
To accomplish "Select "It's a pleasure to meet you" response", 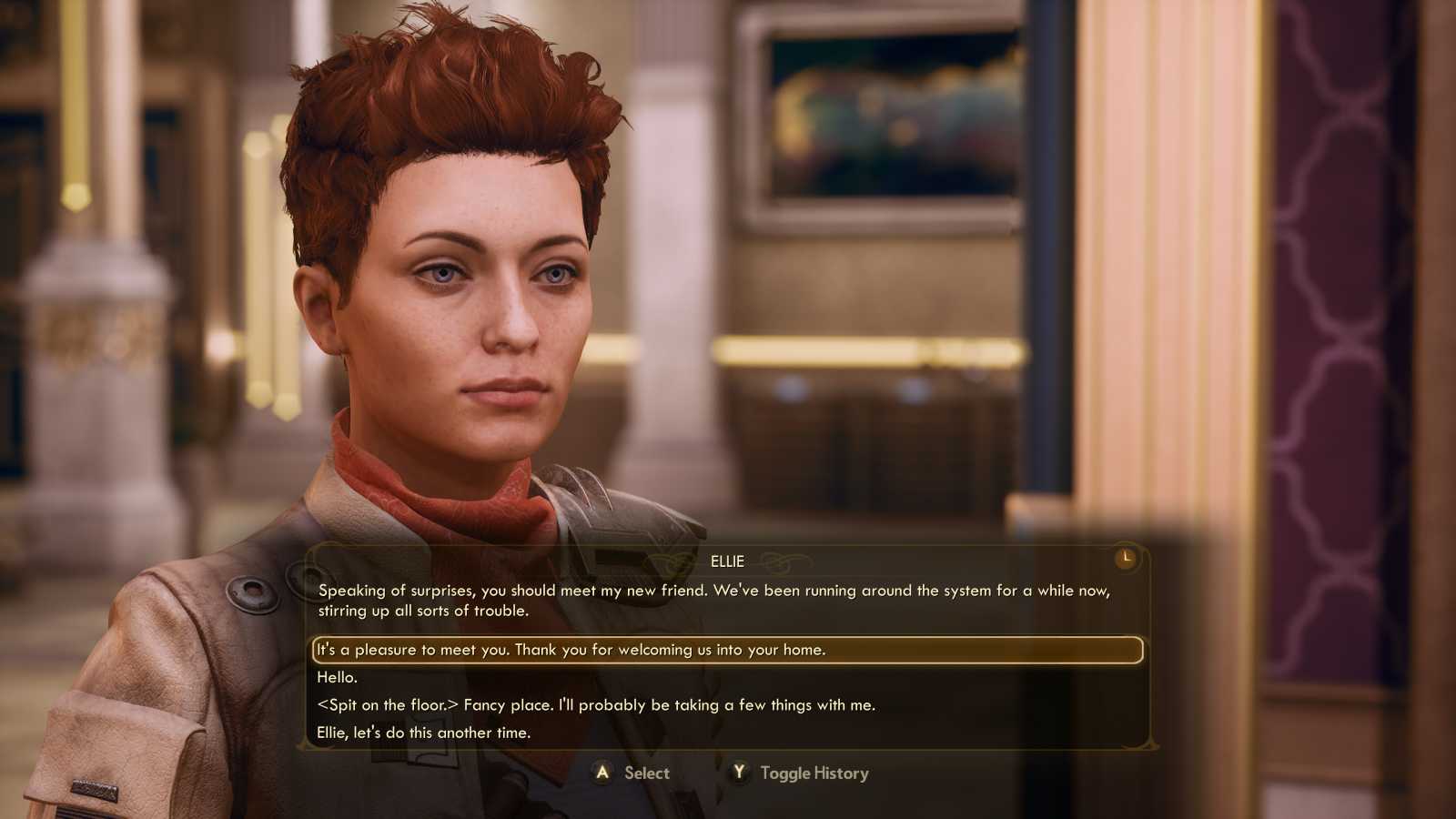I will point(571,650).
